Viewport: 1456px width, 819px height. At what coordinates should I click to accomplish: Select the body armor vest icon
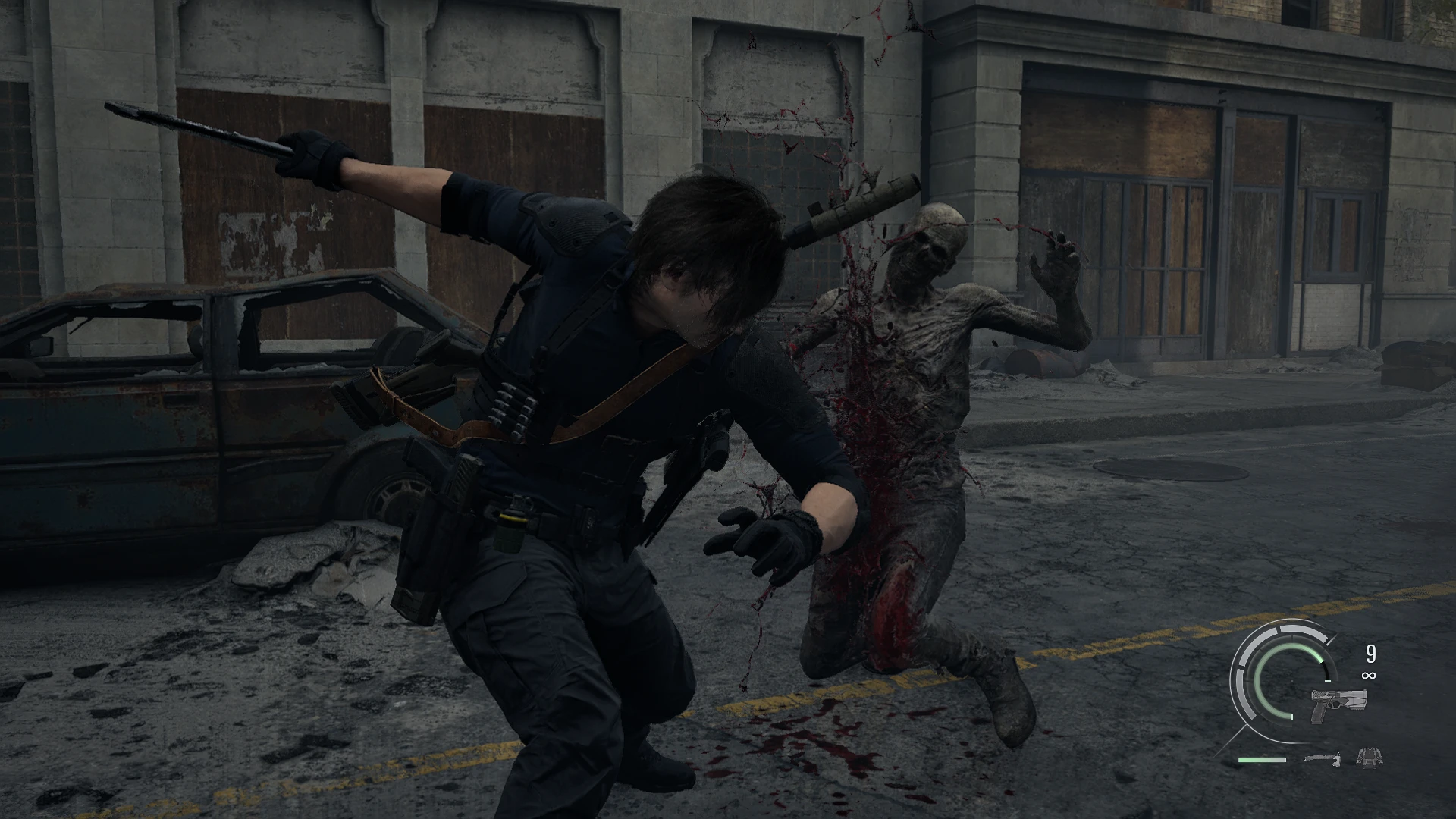pos(1368,756)
